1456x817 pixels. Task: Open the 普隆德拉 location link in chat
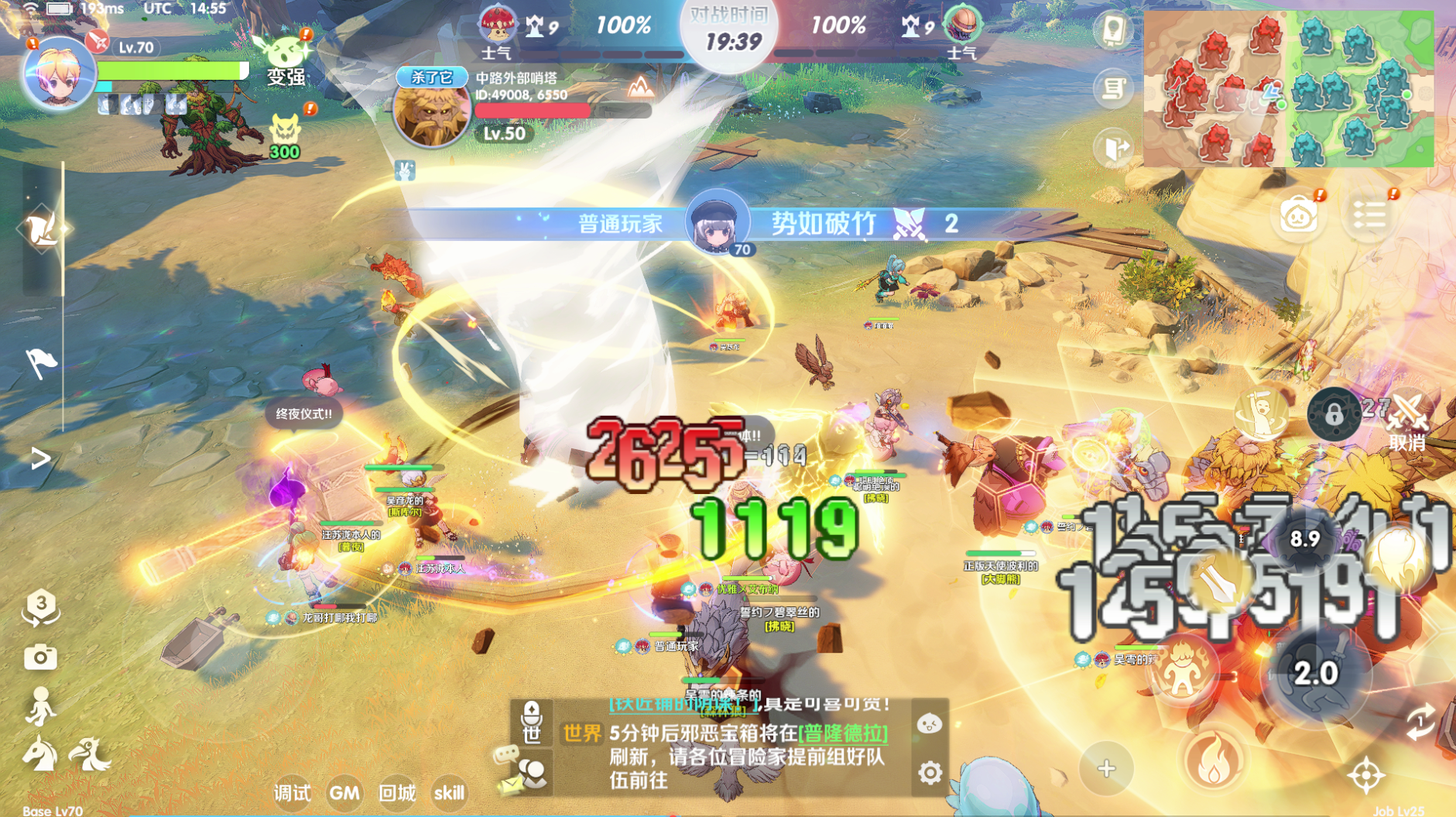click(841, 733)
